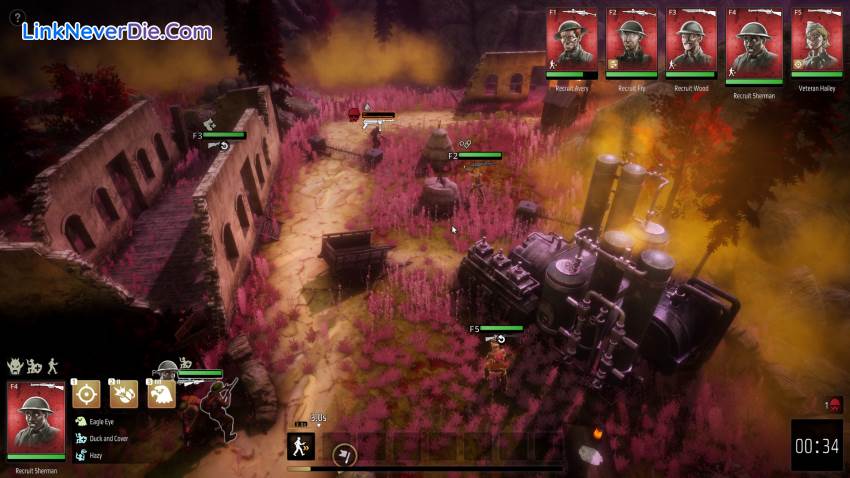Click the red enemy counter icon
This screenshot has width=850, height=478.
[834, 404]
